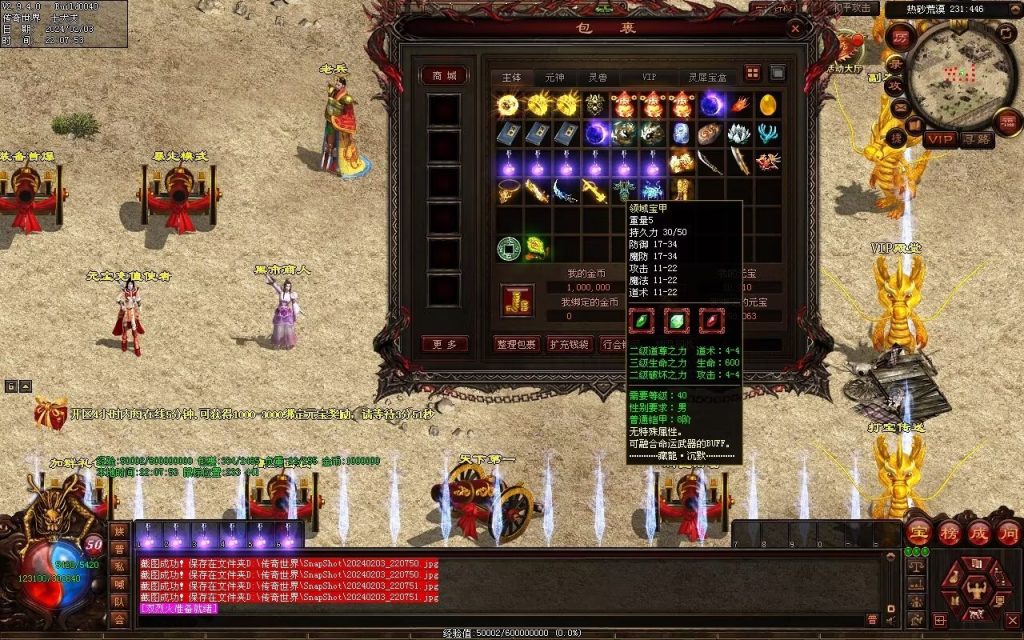Click the 整理包裹 sort bag button

pyautogui.click(x=517, y=344)
